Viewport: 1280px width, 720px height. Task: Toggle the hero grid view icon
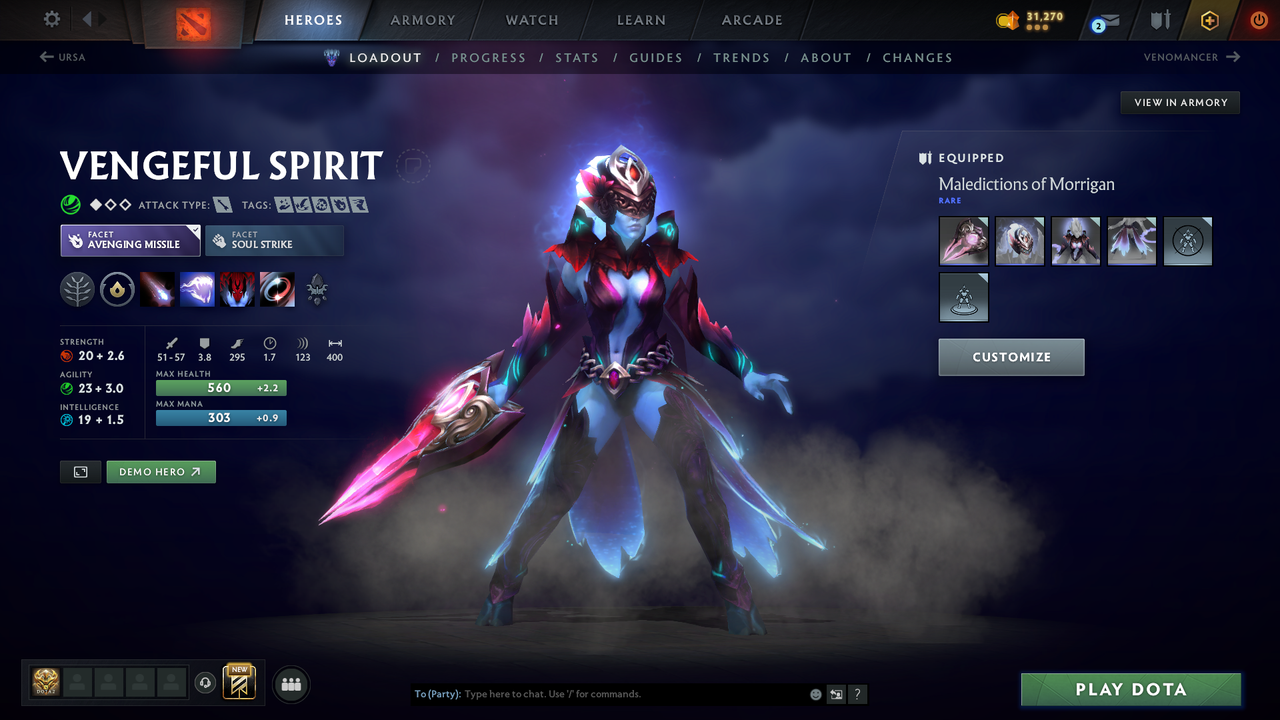(80, 471)
